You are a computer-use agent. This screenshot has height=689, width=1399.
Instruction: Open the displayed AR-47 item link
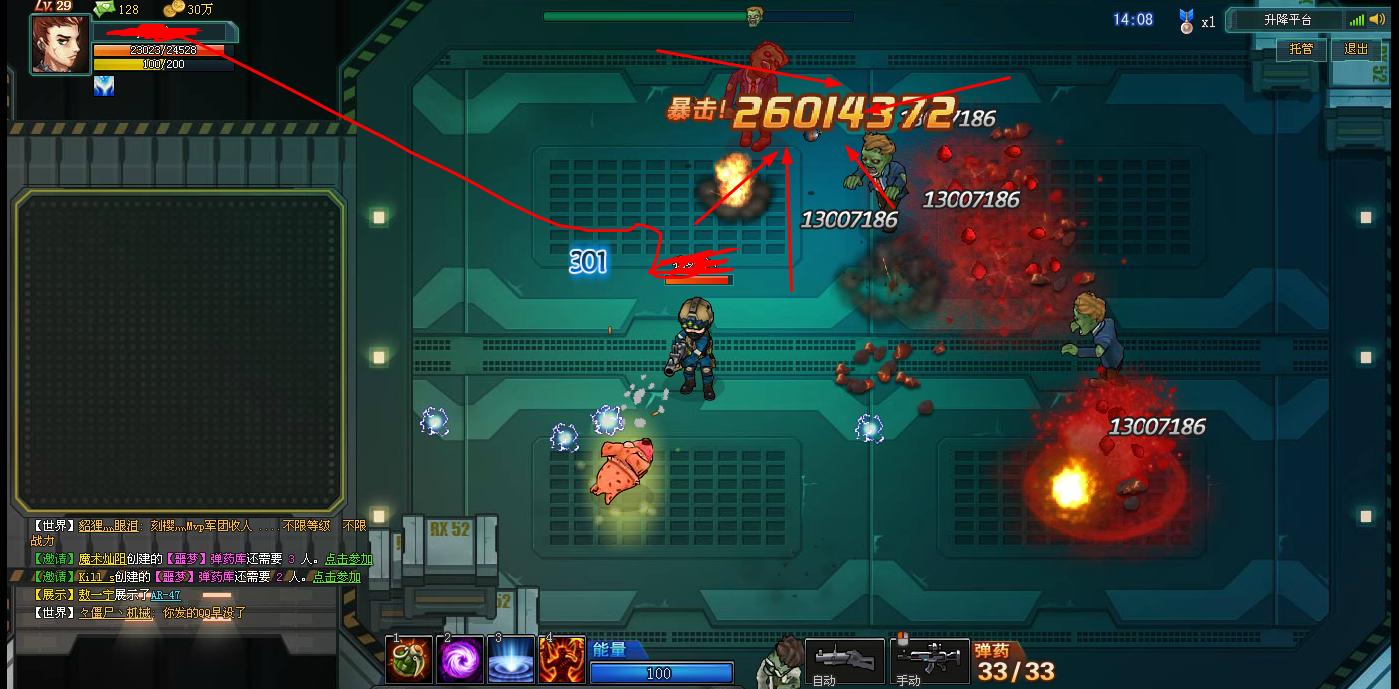click(x=166, y=595)
